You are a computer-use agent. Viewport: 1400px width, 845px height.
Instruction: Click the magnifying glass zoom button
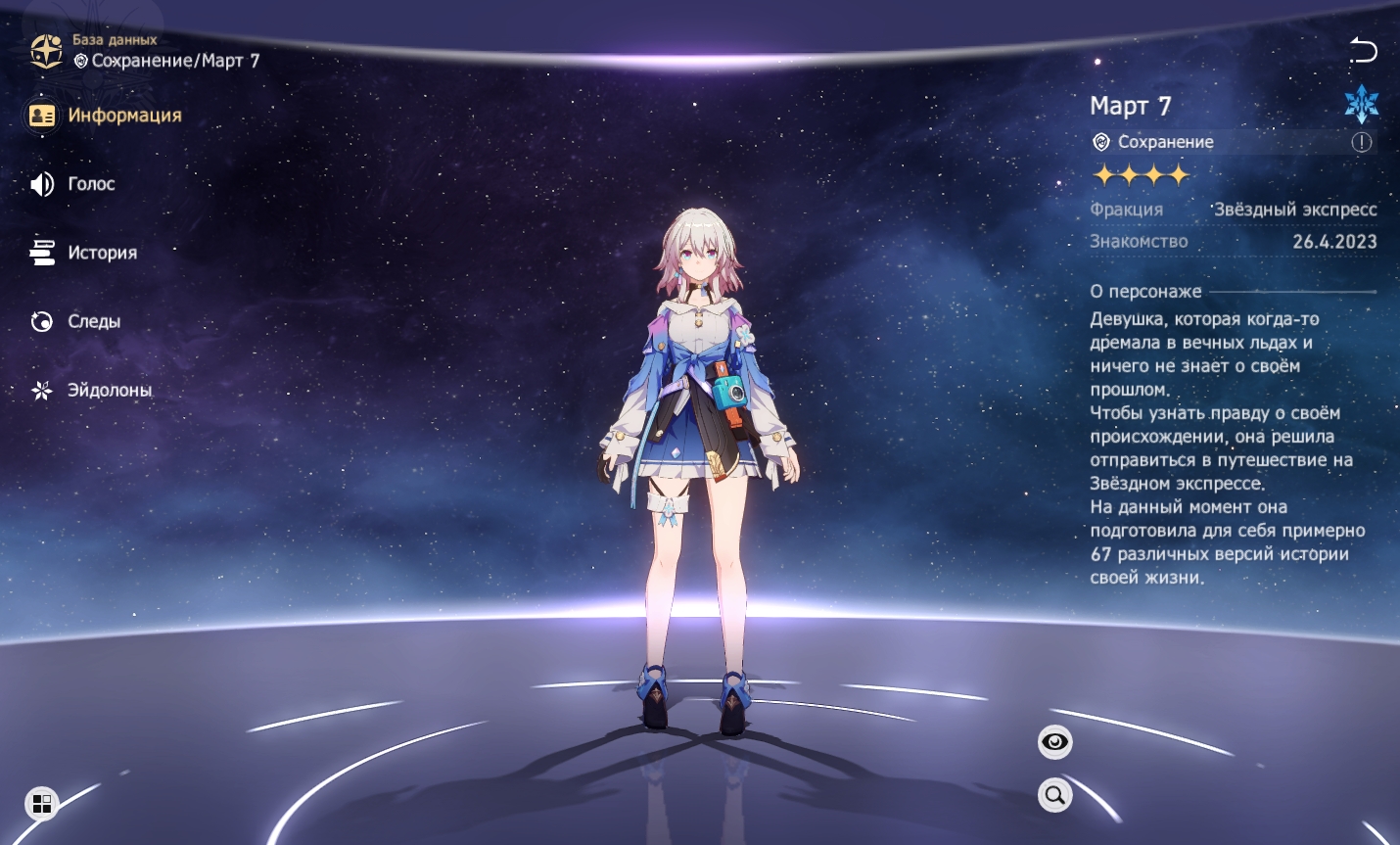[1054, 795]
